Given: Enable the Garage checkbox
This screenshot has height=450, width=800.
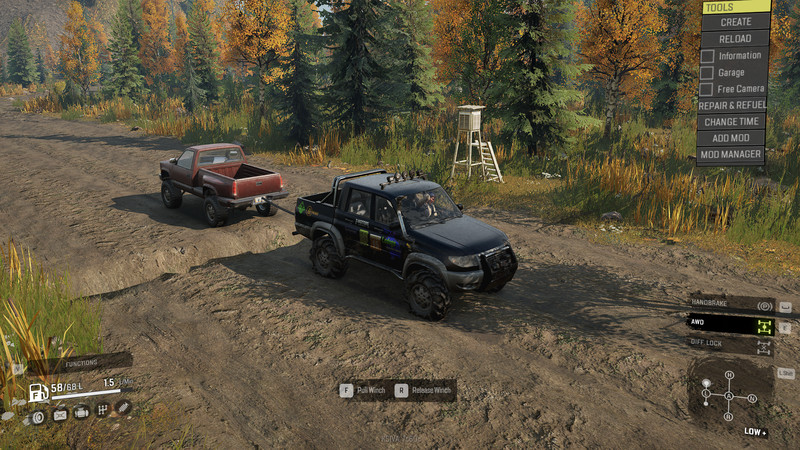Looking at the screenshot, I should pos(707,72).
